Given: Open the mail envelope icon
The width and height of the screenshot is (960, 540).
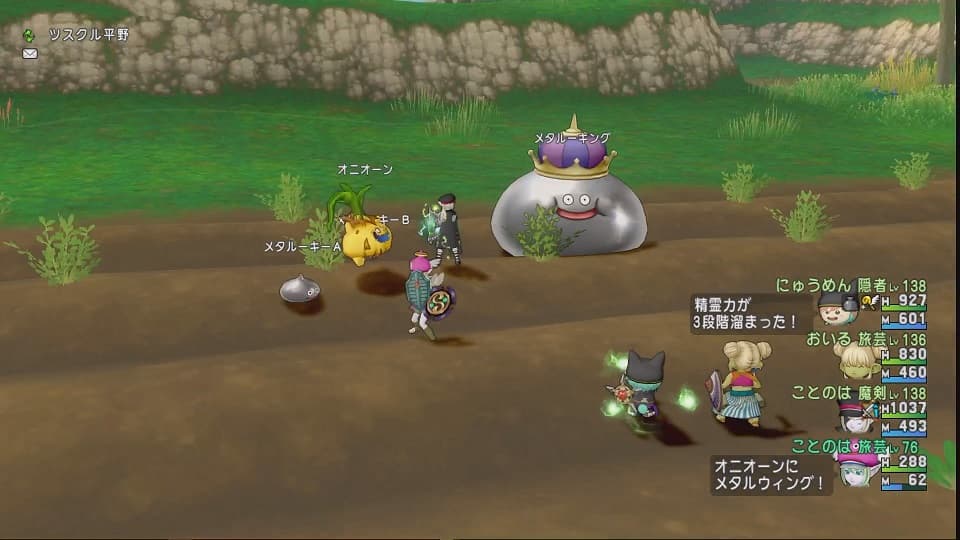Looking at the screenshot, I should click(29, 53).
